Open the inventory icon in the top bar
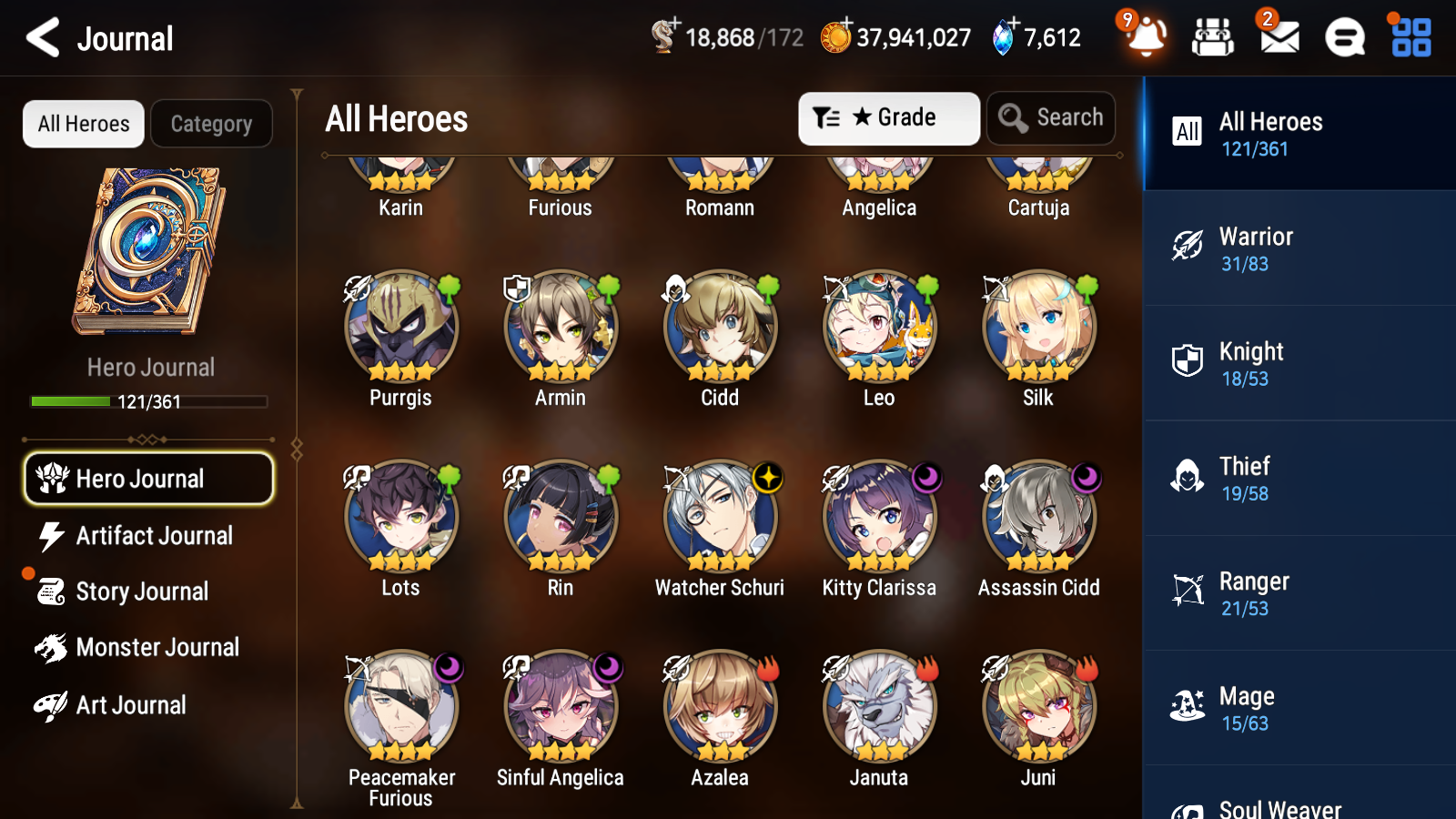 coord(1213,37)
